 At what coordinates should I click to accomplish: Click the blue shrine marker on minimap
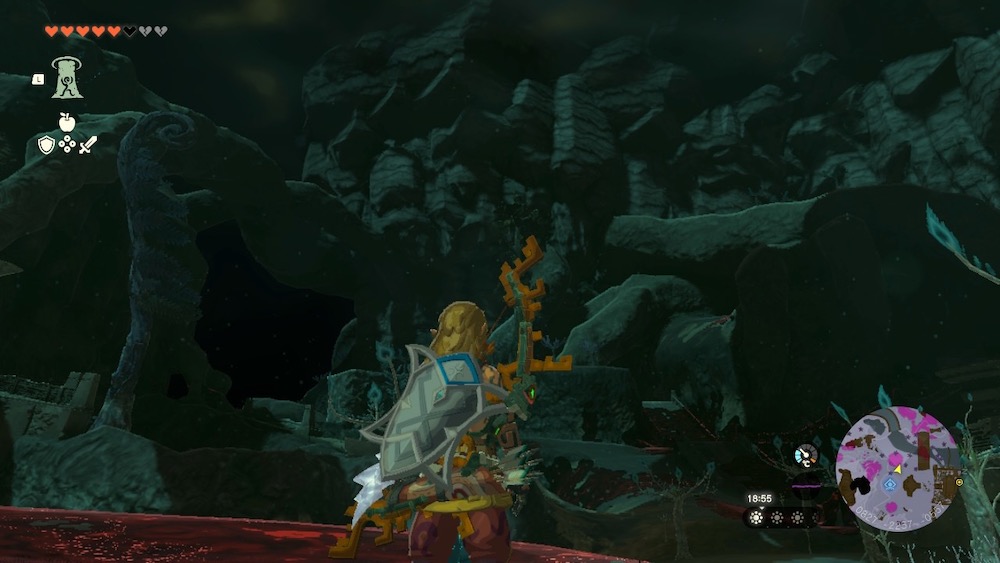tap(890, 484)
